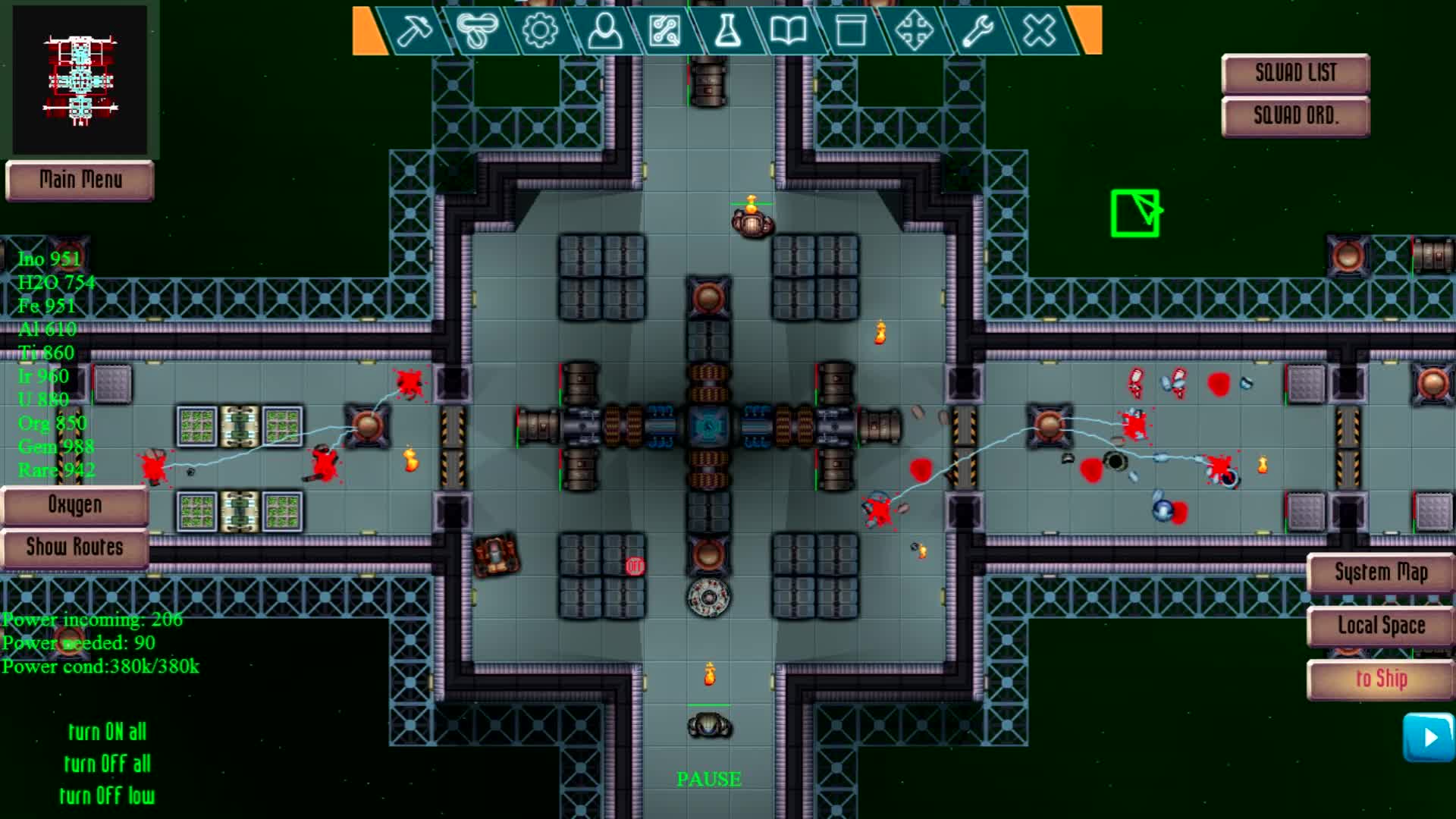Select the wrench repair icon
1456x819 pixels.
click(x=977, y=32)
